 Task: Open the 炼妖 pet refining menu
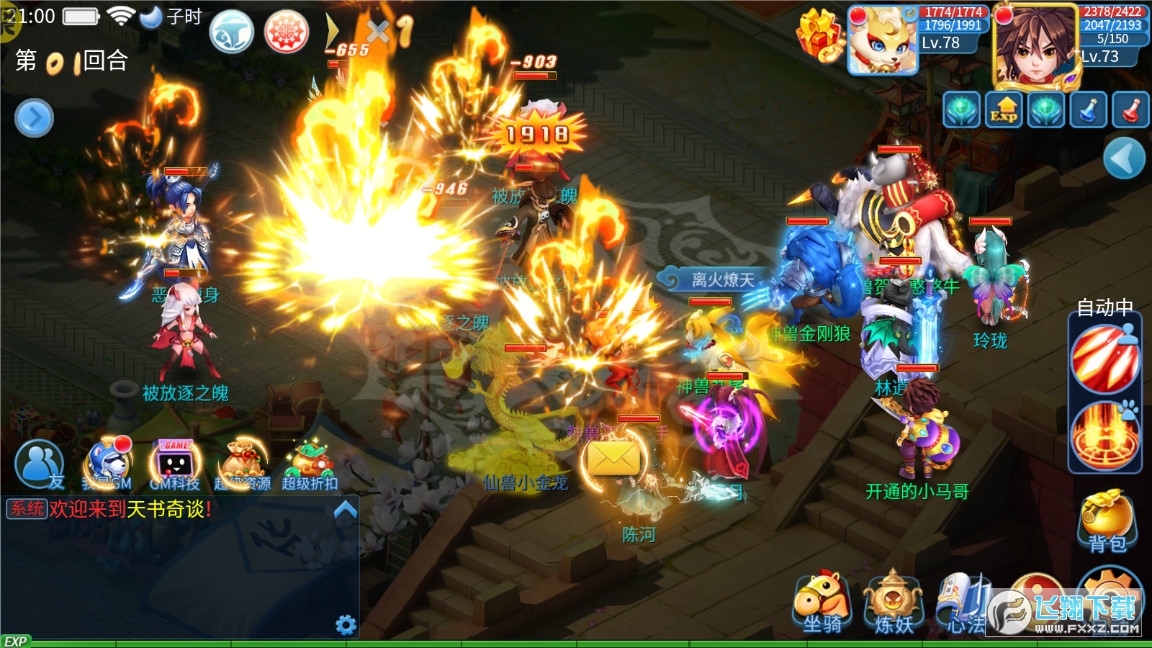click(x=893, y=603)
